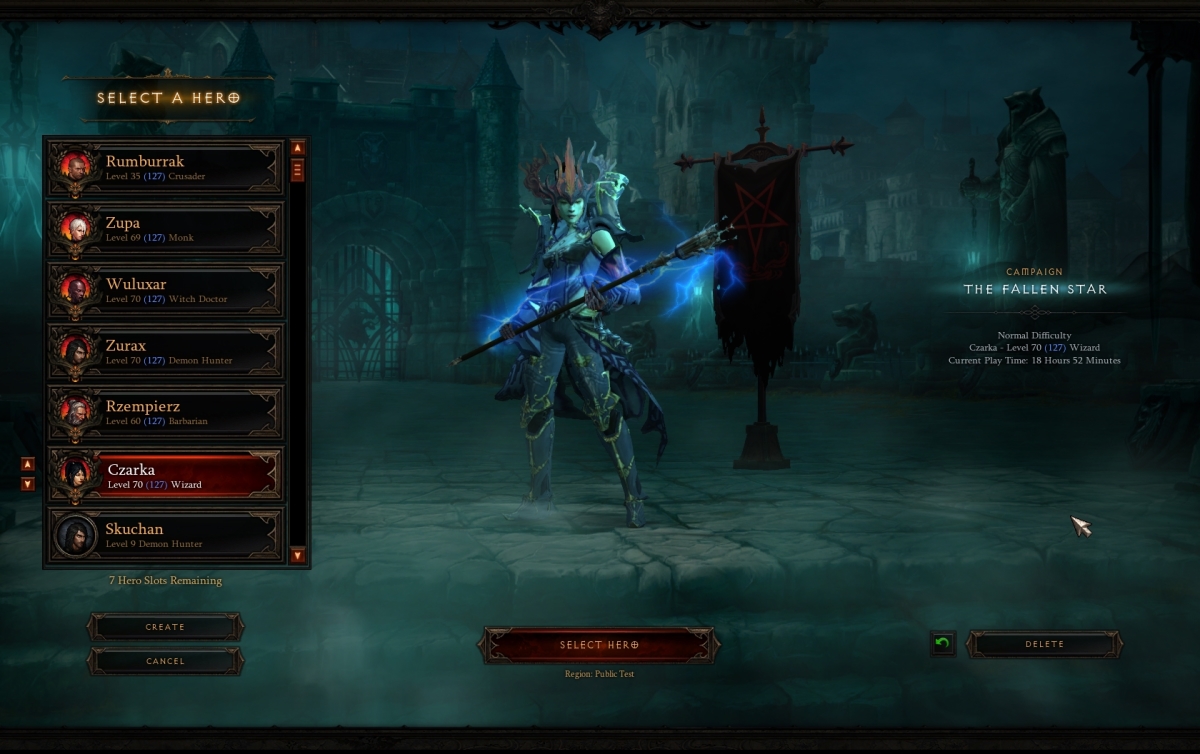Click the highlighted Czarka Wizard entry
The width and height of the screenshot is (1200, 754).
click(166, 475)
